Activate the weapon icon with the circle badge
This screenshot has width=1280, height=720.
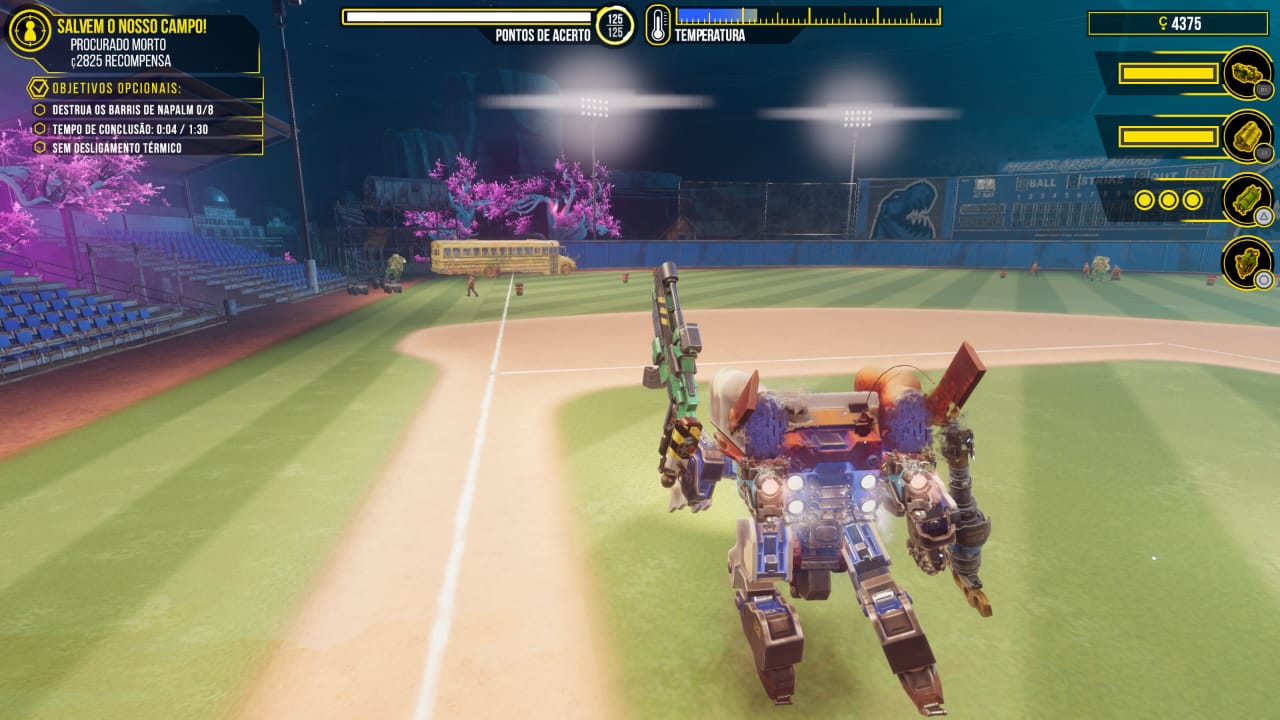point(1246,263)
